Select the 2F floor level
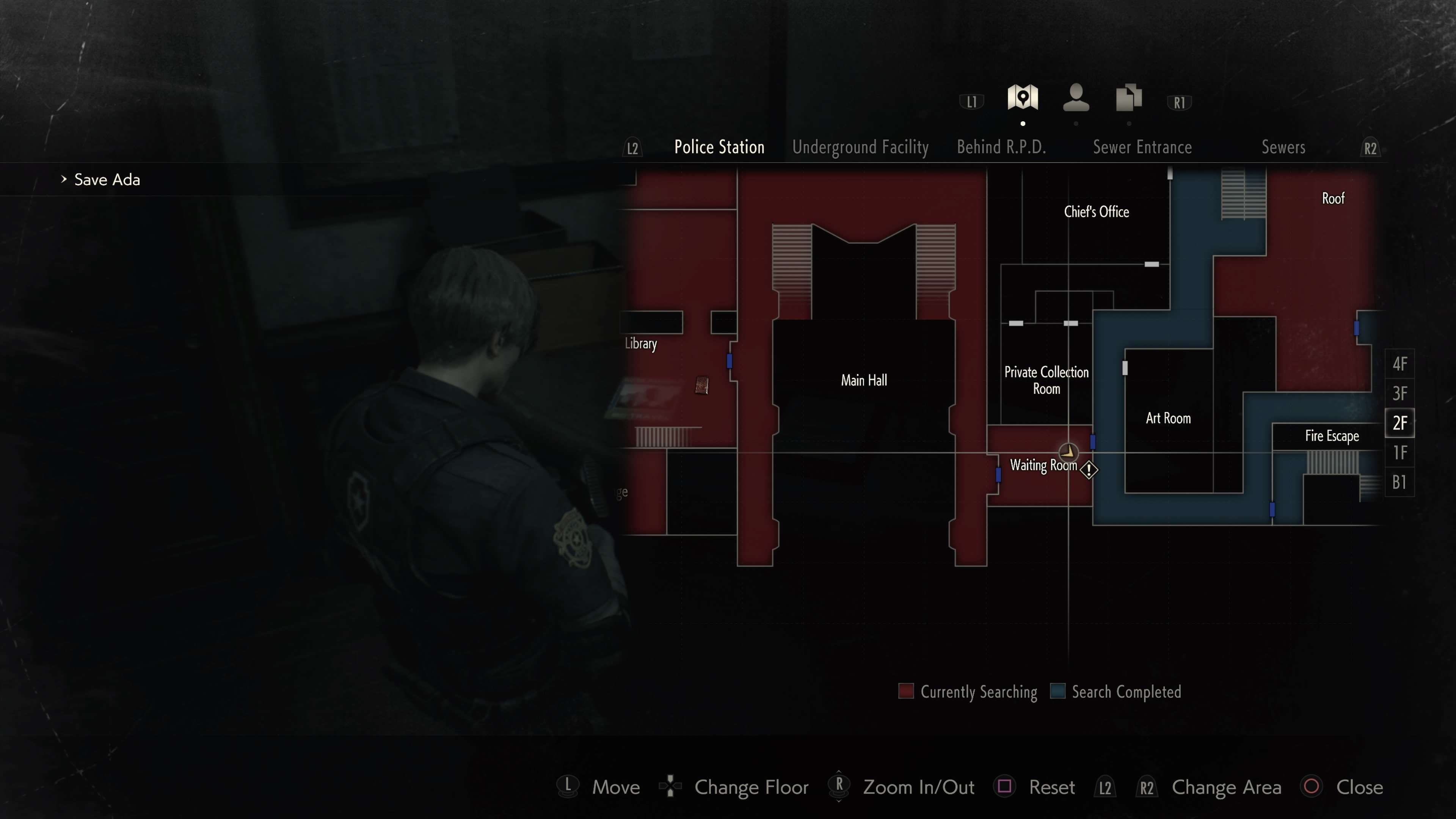The image size is (1456, 819). (x=1400, y=423)
